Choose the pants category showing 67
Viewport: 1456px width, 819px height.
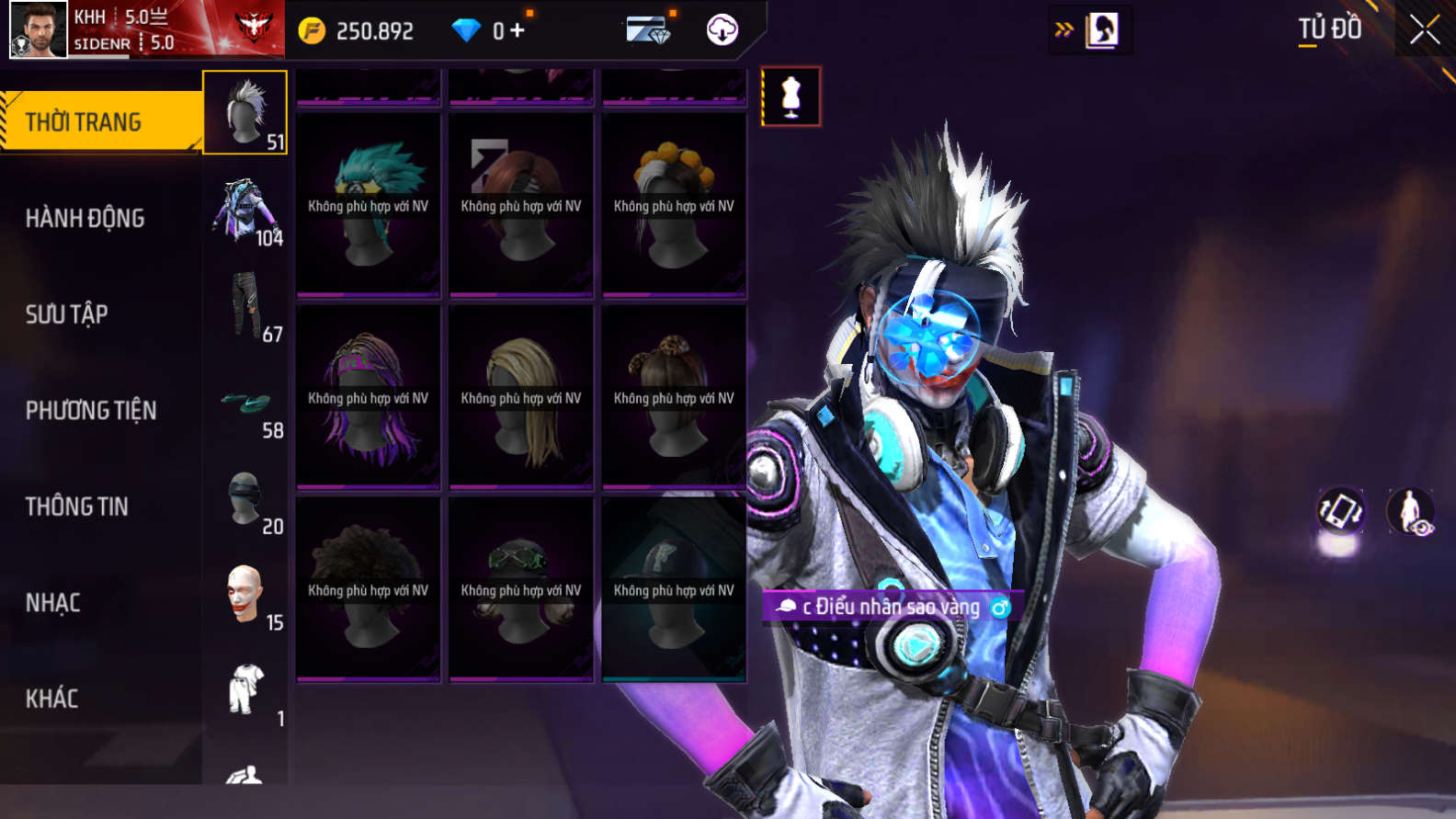[245, 307]
